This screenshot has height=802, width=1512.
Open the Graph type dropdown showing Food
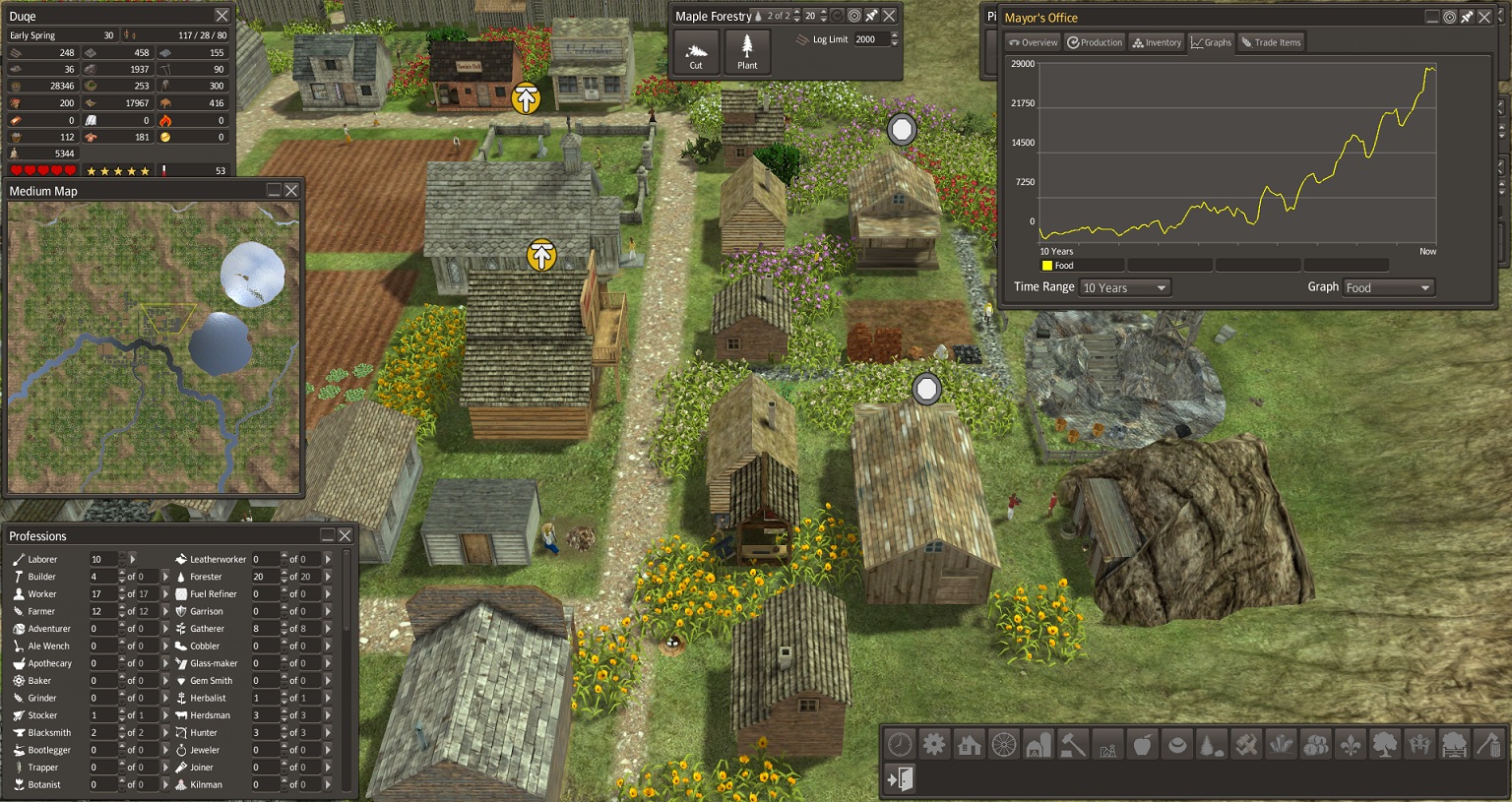[1388, 287]
